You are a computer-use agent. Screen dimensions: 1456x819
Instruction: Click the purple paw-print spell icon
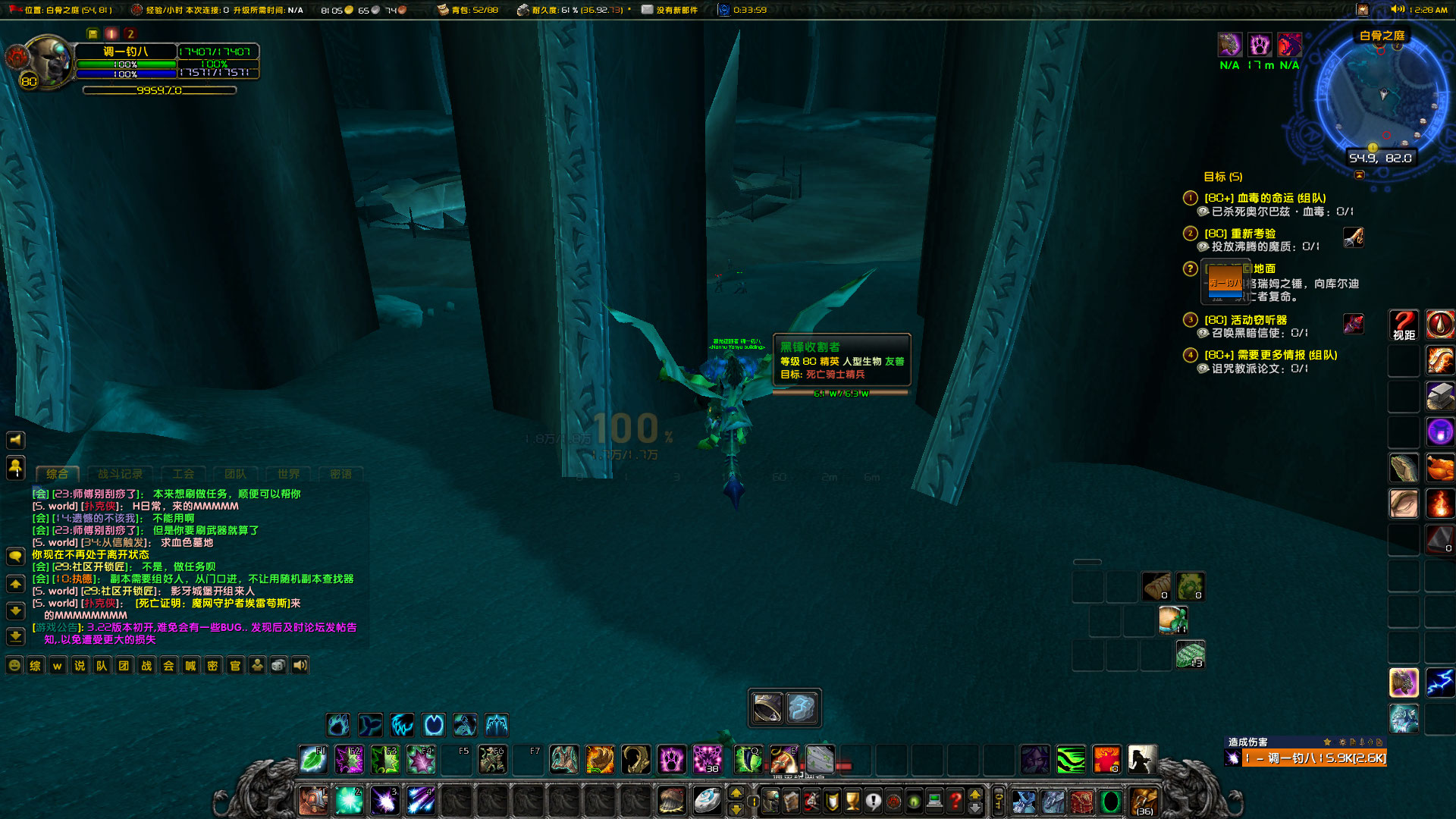(672, 759)
